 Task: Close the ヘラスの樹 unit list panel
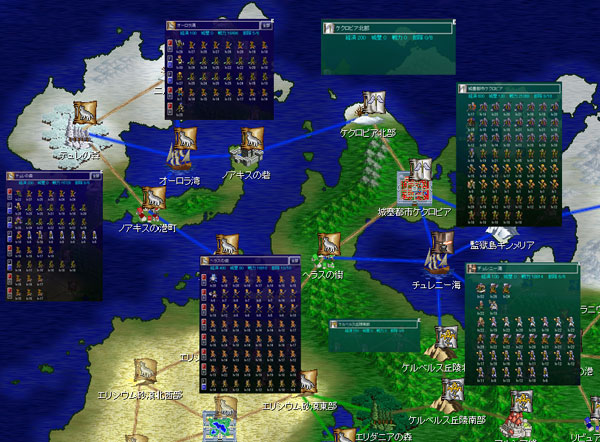coord(295,260)
